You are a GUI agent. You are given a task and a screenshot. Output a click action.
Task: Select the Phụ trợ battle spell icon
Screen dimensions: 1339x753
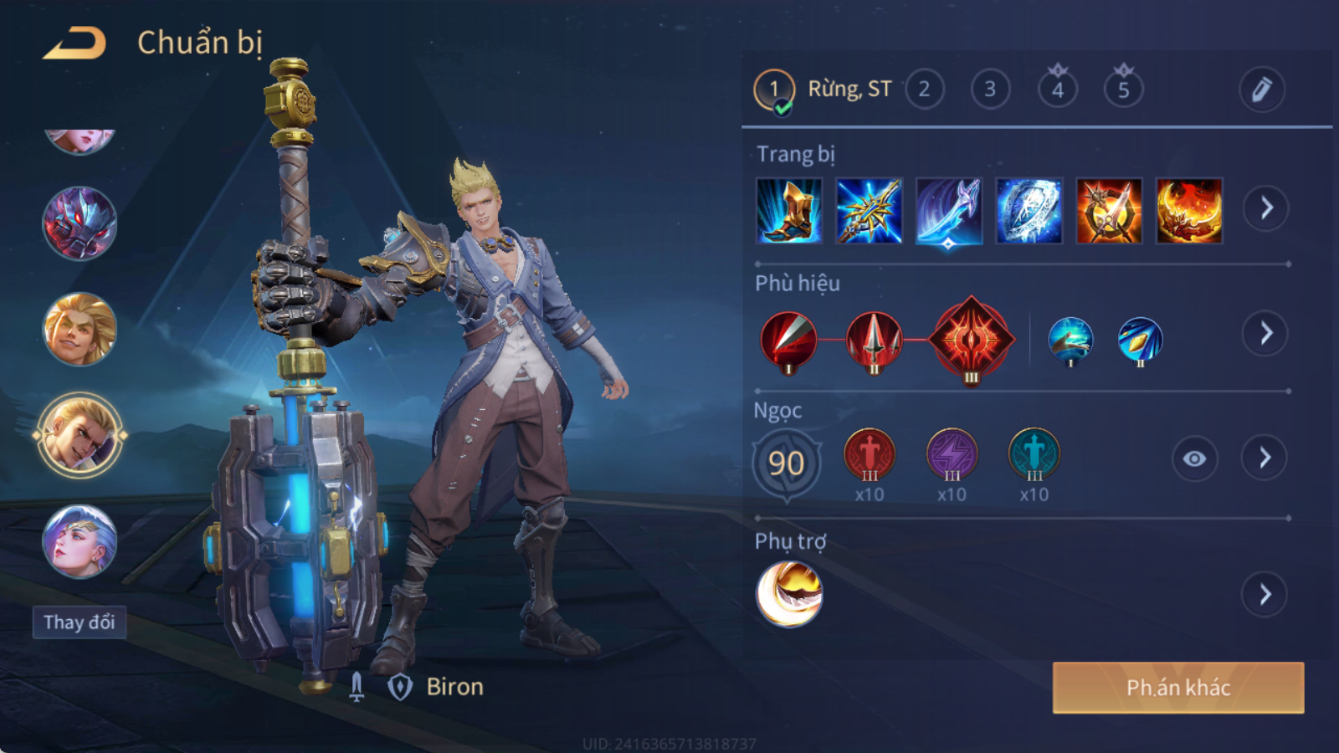(x=789, y=594)
